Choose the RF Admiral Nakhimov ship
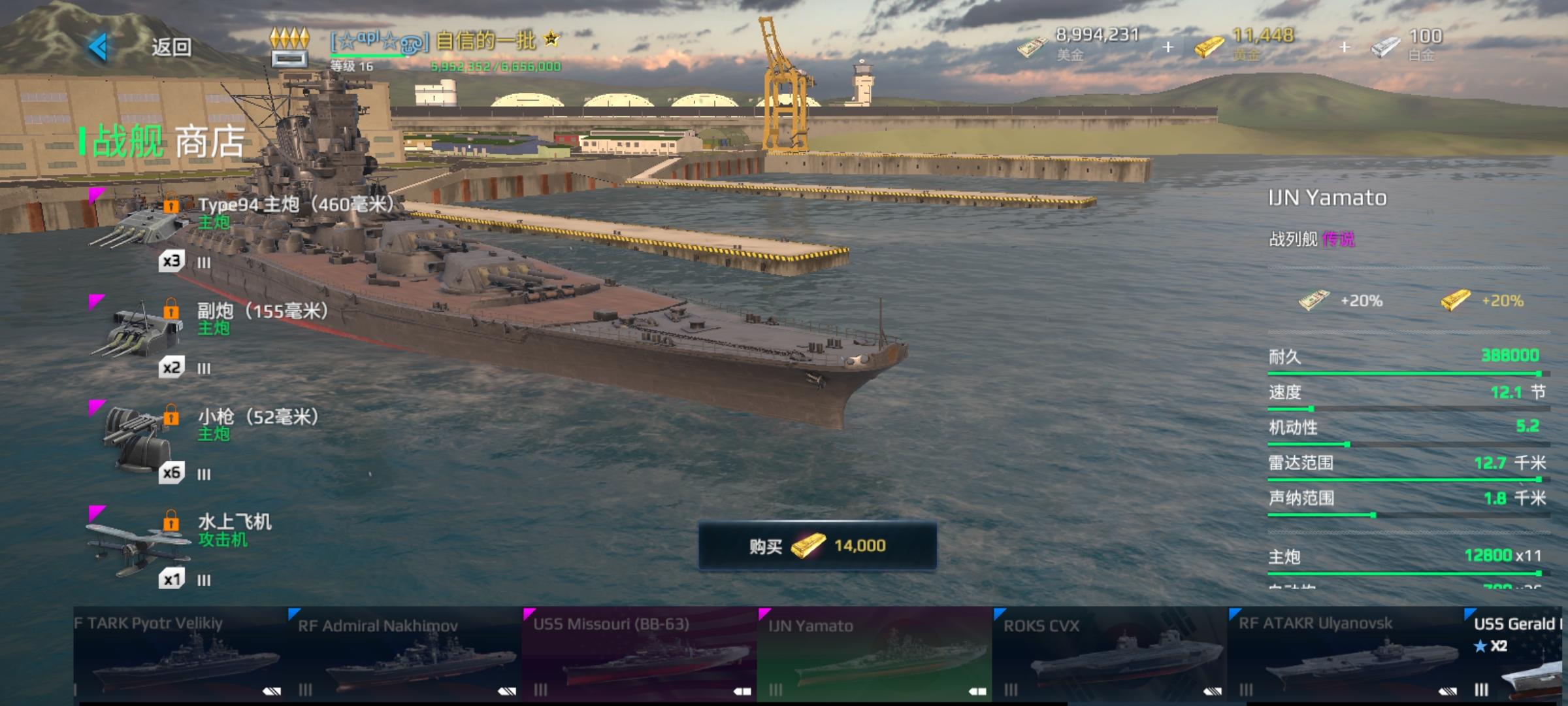This screenshot has width=1568, height=706. pos(405,655)
